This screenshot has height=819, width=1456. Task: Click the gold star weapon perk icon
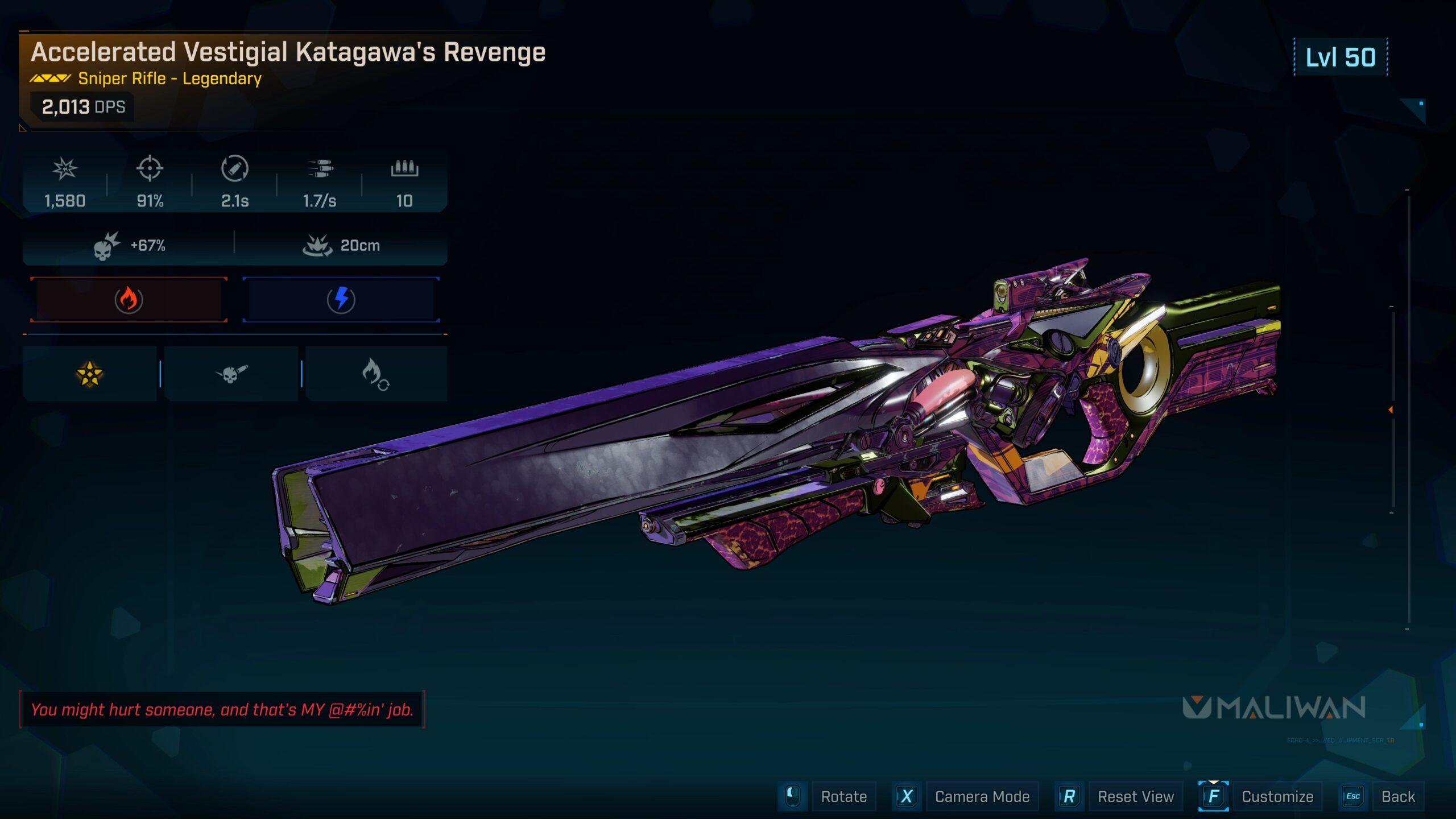pyautogui.click(x=89, y=374)
